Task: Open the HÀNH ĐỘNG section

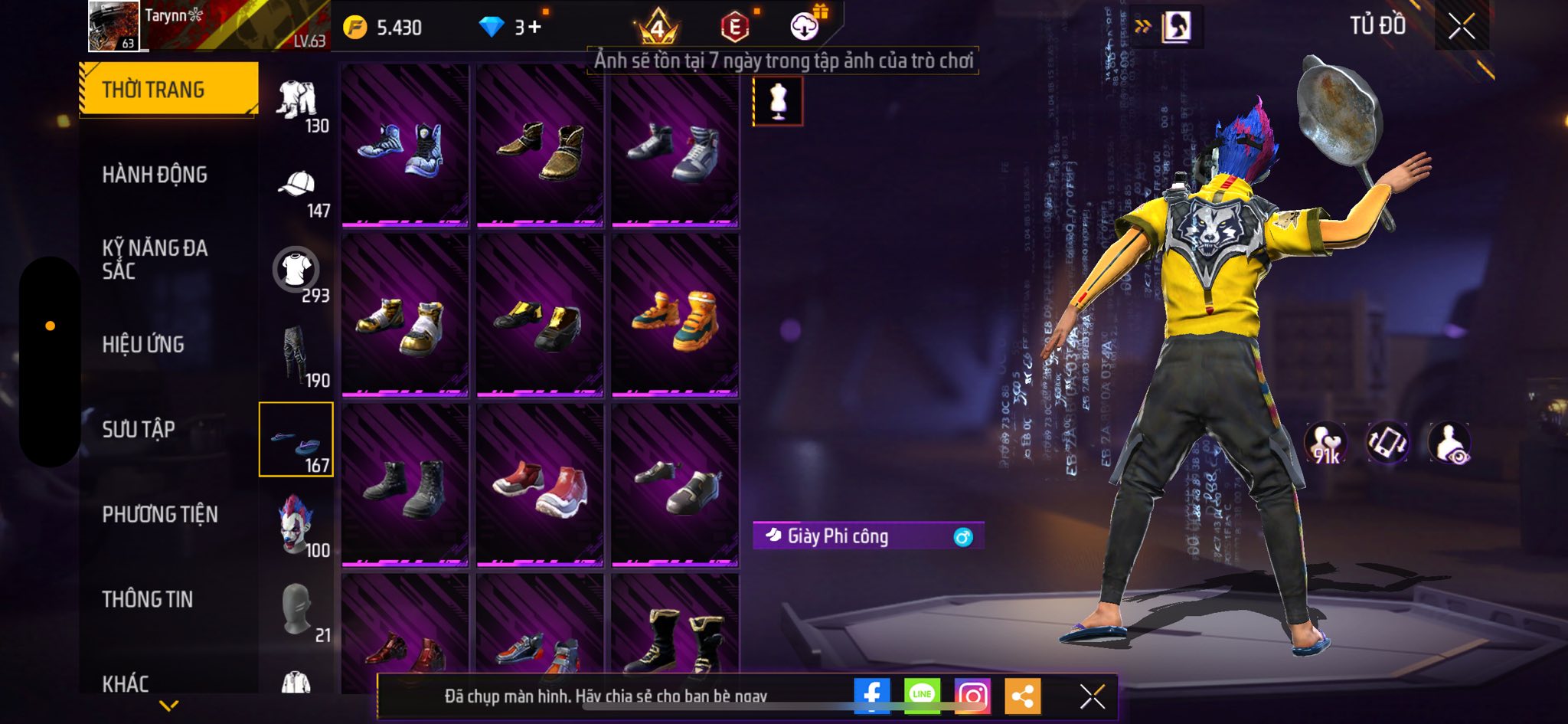Action: coord(155,175)
